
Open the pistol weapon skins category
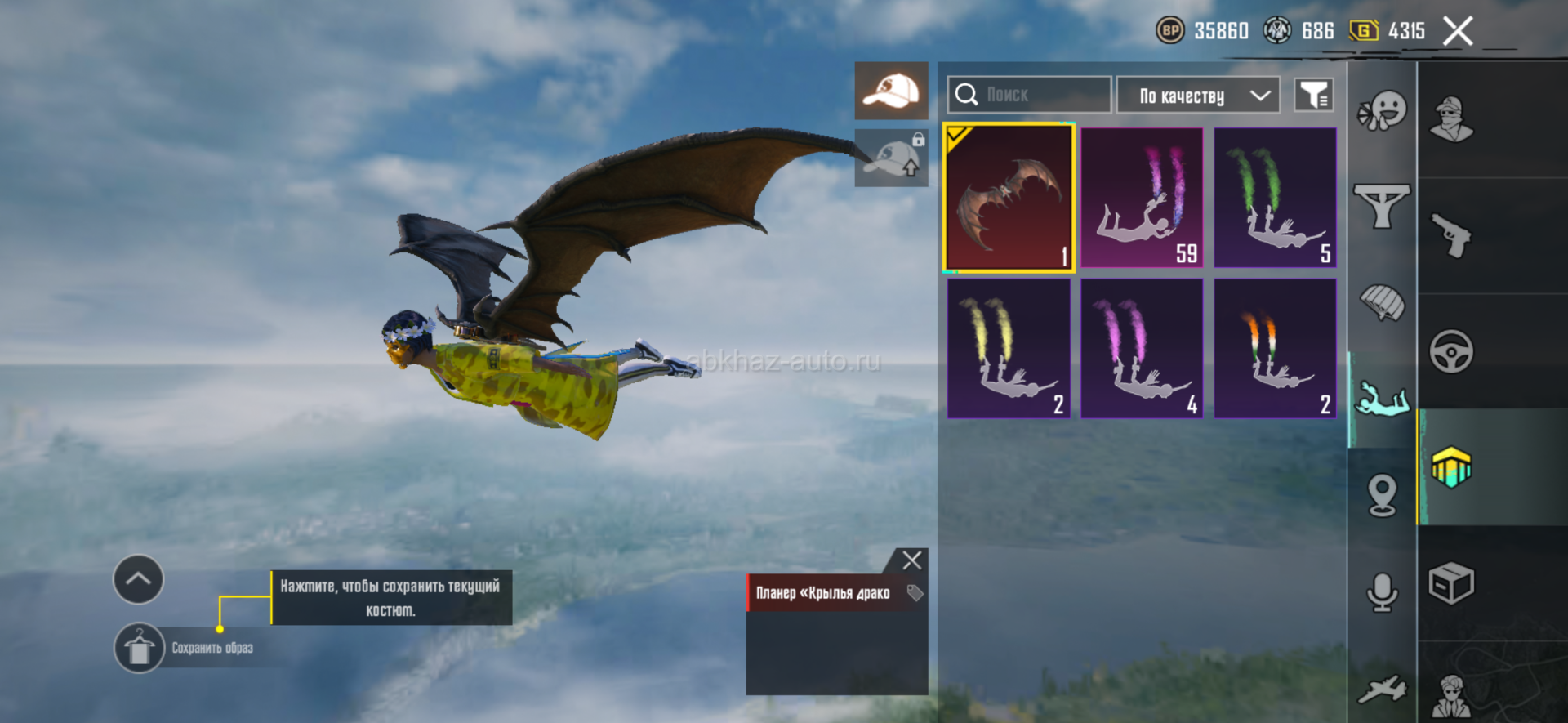(x=1451, y=235)
